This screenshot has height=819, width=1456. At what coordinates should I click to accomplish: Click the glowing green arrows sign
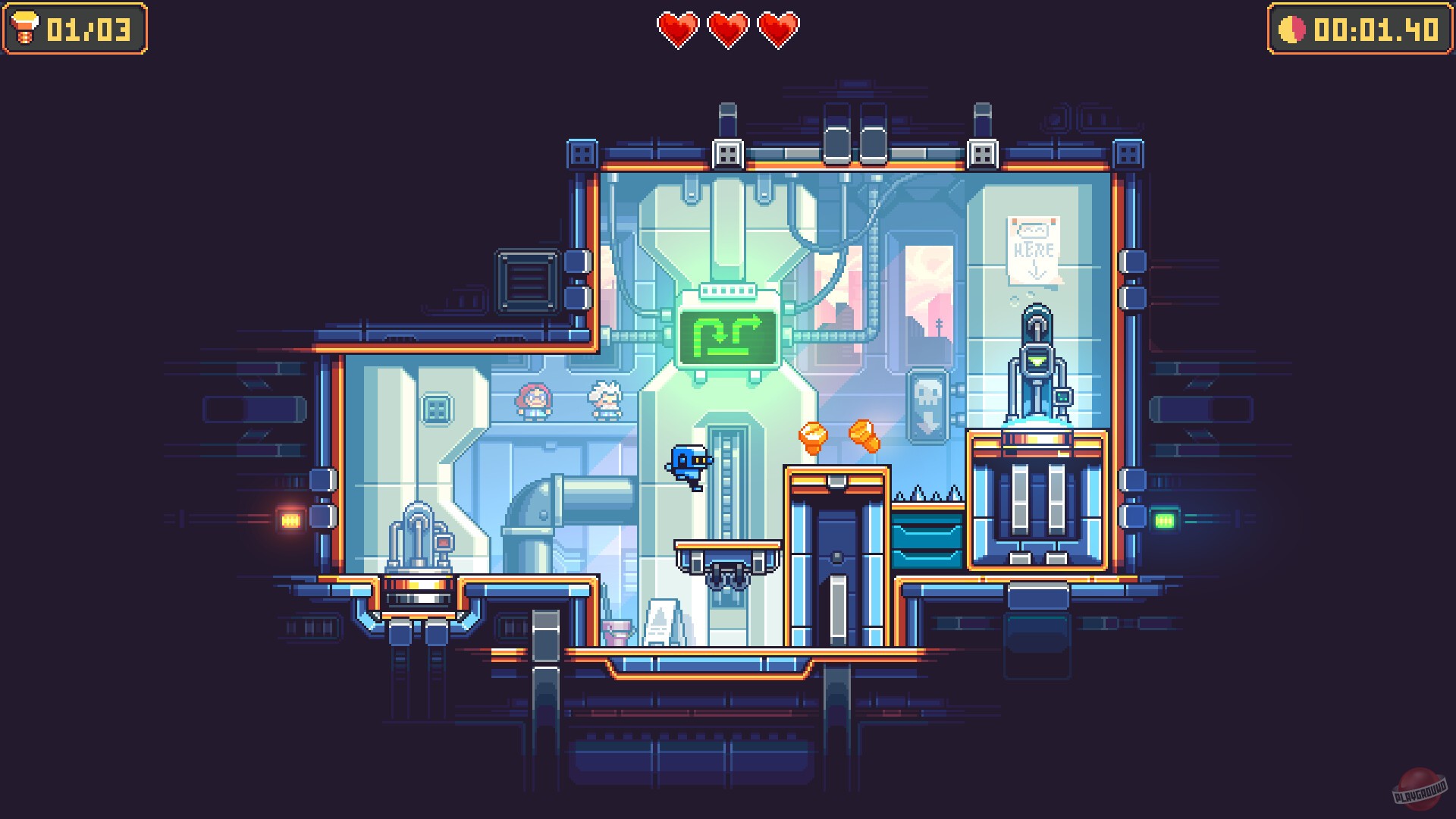[729, 334]
